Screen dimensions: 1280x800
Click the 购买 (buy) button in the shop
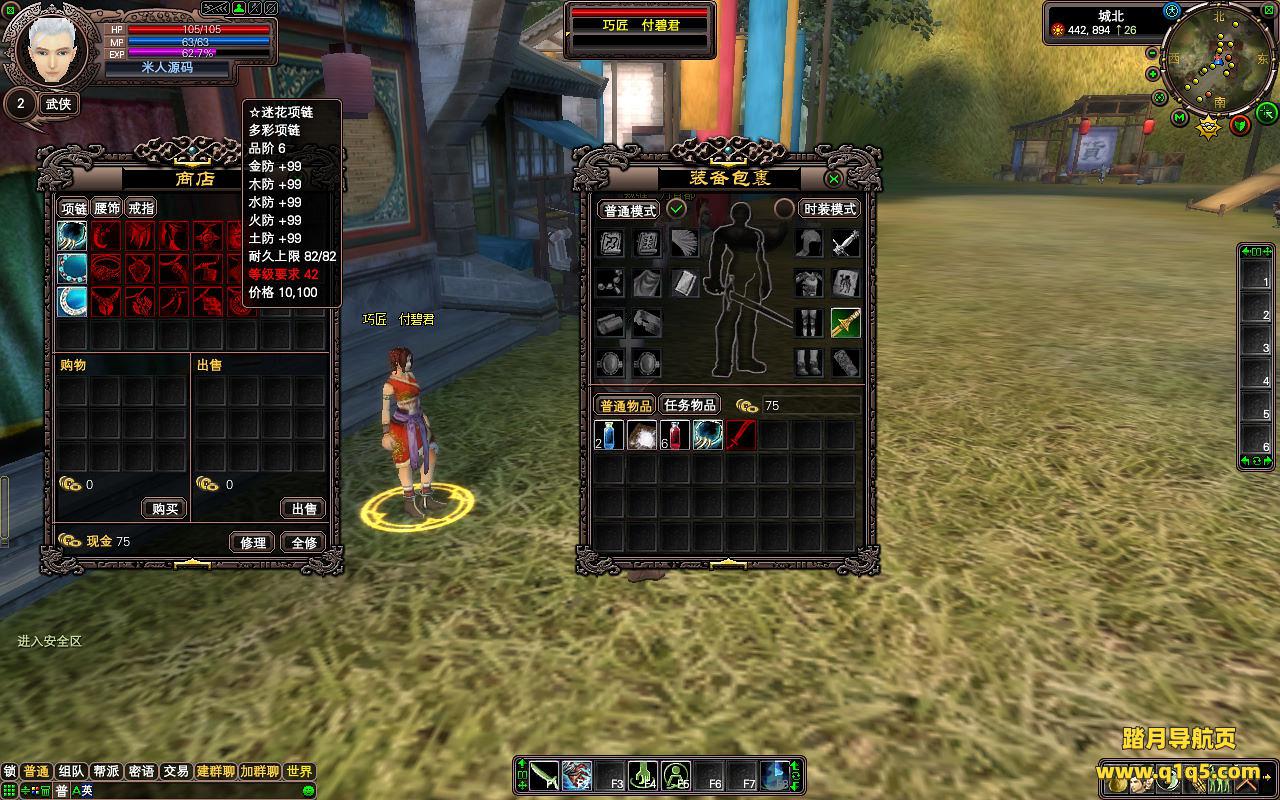coord(165,509)
